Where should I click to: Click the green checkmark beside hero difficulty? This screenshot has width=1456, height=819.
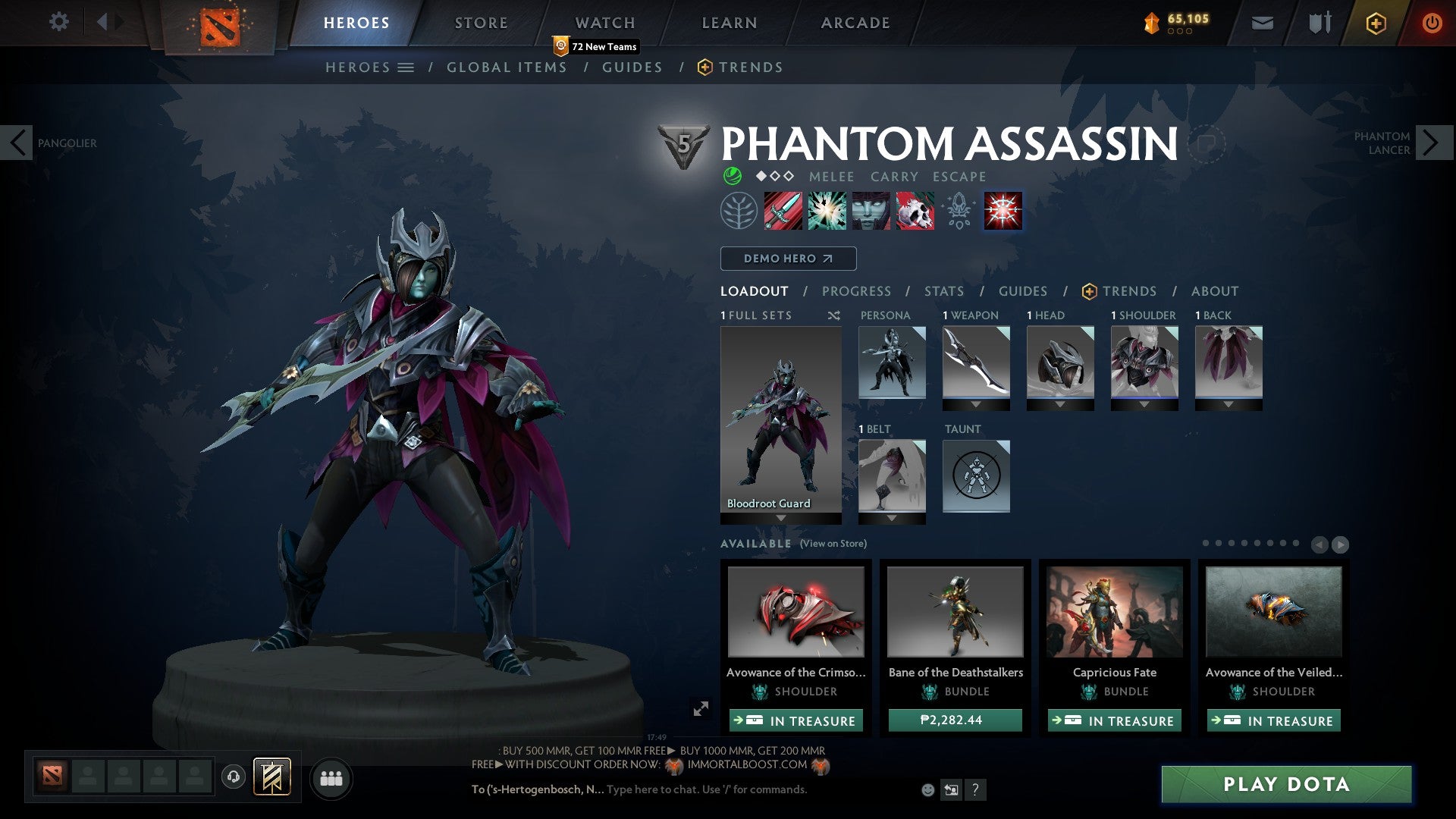[732, 176]
